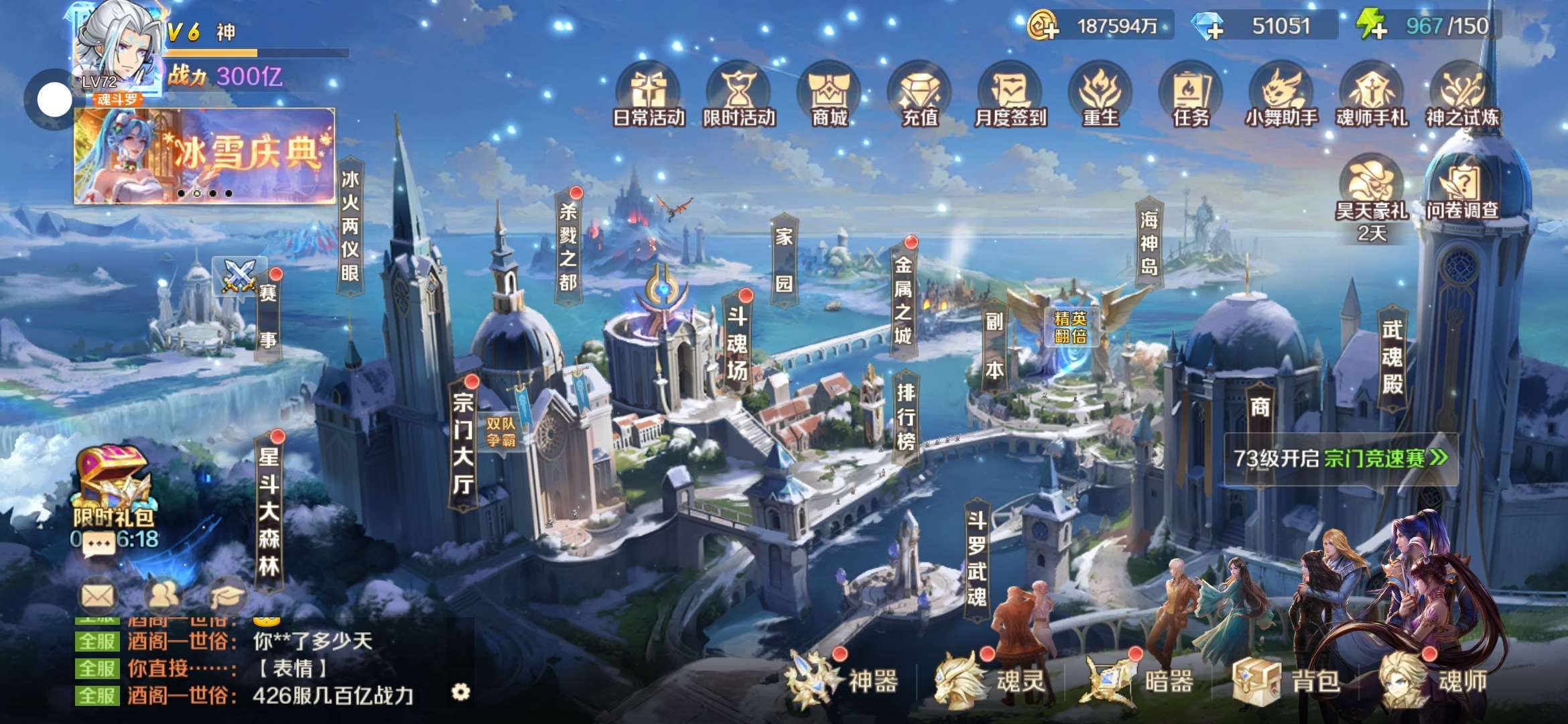
Task: Open 小舞助手 assistant
Action: pos(1281,96)
